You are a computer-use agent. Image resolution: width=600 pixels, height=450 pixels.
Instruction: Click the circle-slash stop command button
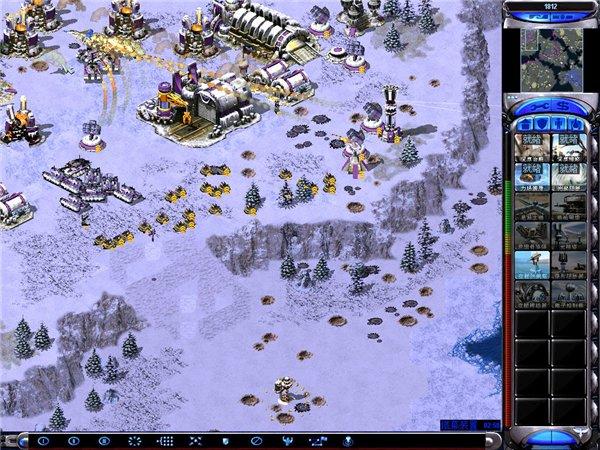click(256, 440)
